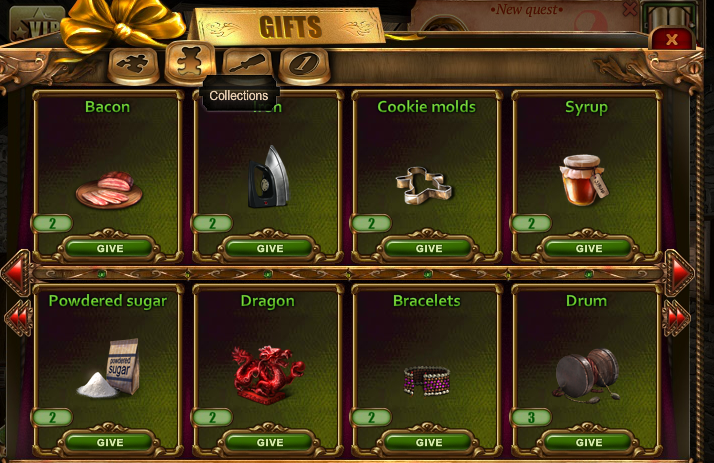714x463 pixels.
Task: Select the Syrup jar item
Action: click(x=582, y=179)
